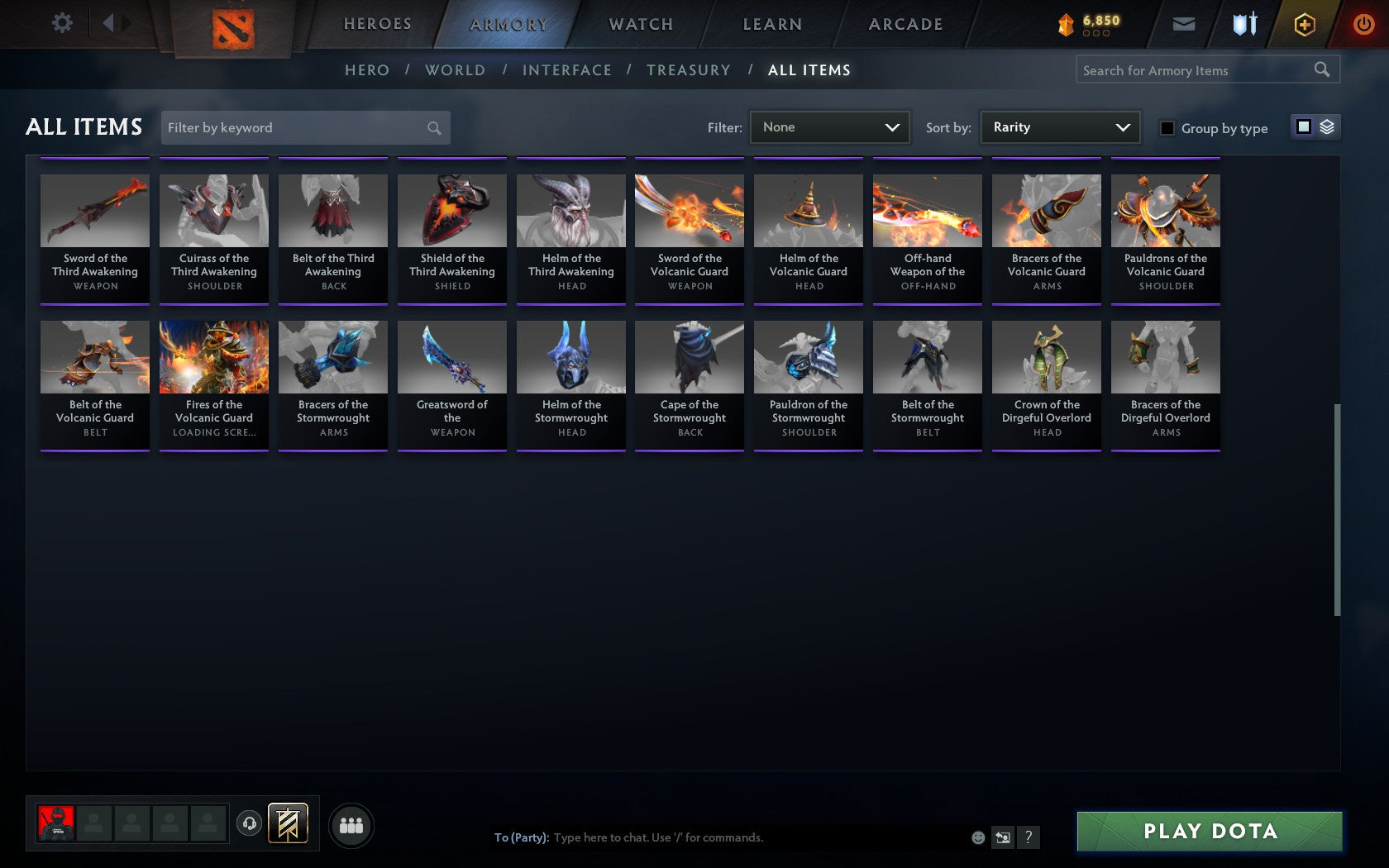This screenshot has width=1389, height=868.
Task: Switch to the TREASURY tab
Action: (x=689, y=70)
